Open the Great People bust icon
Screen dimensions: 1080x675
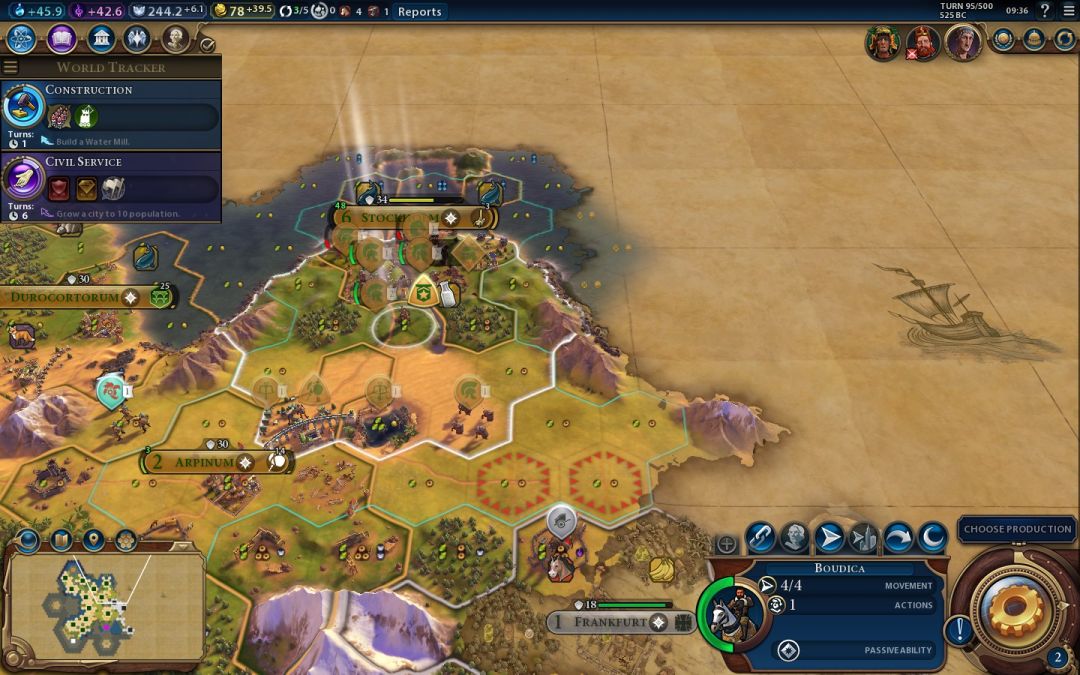(x=175, y=39)
